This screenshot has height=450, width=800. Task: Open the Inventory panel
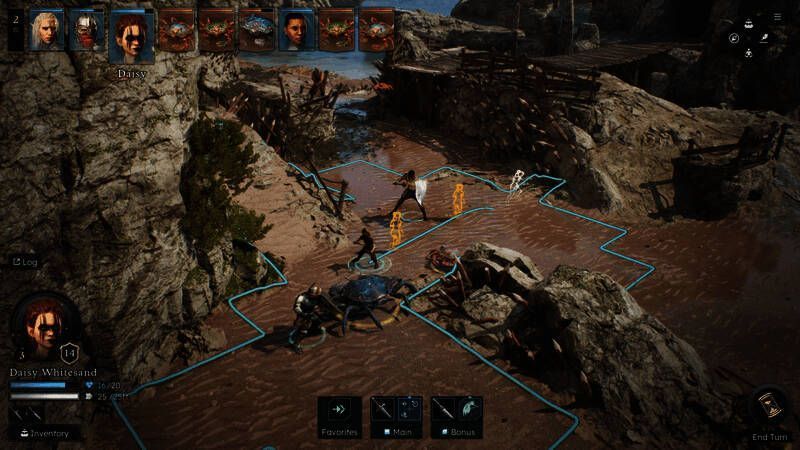pyautogui.click(x=43, y=433)
